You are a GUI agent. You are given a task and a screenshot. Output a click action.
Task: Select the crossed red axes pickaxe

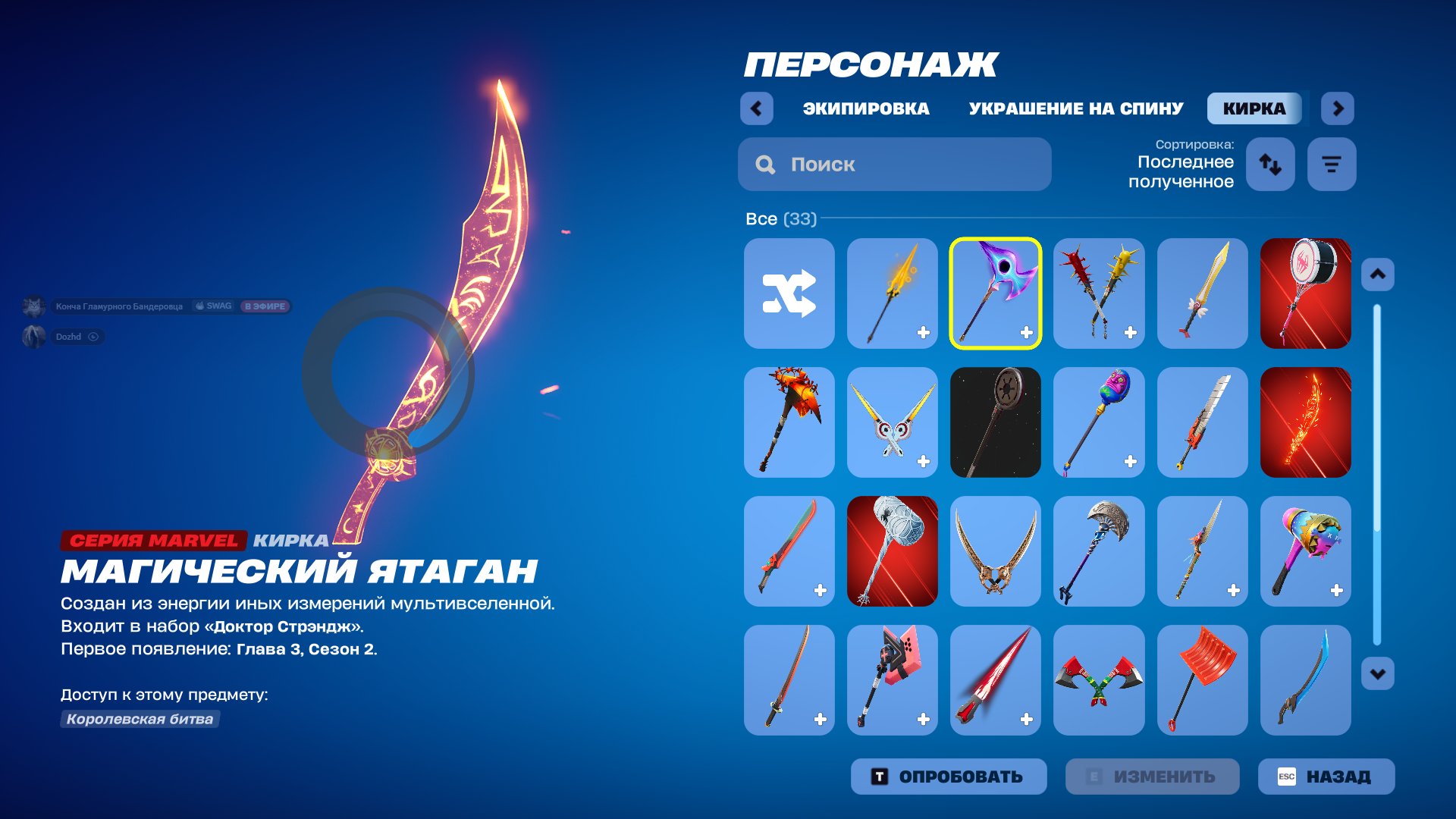(1099, 680)
